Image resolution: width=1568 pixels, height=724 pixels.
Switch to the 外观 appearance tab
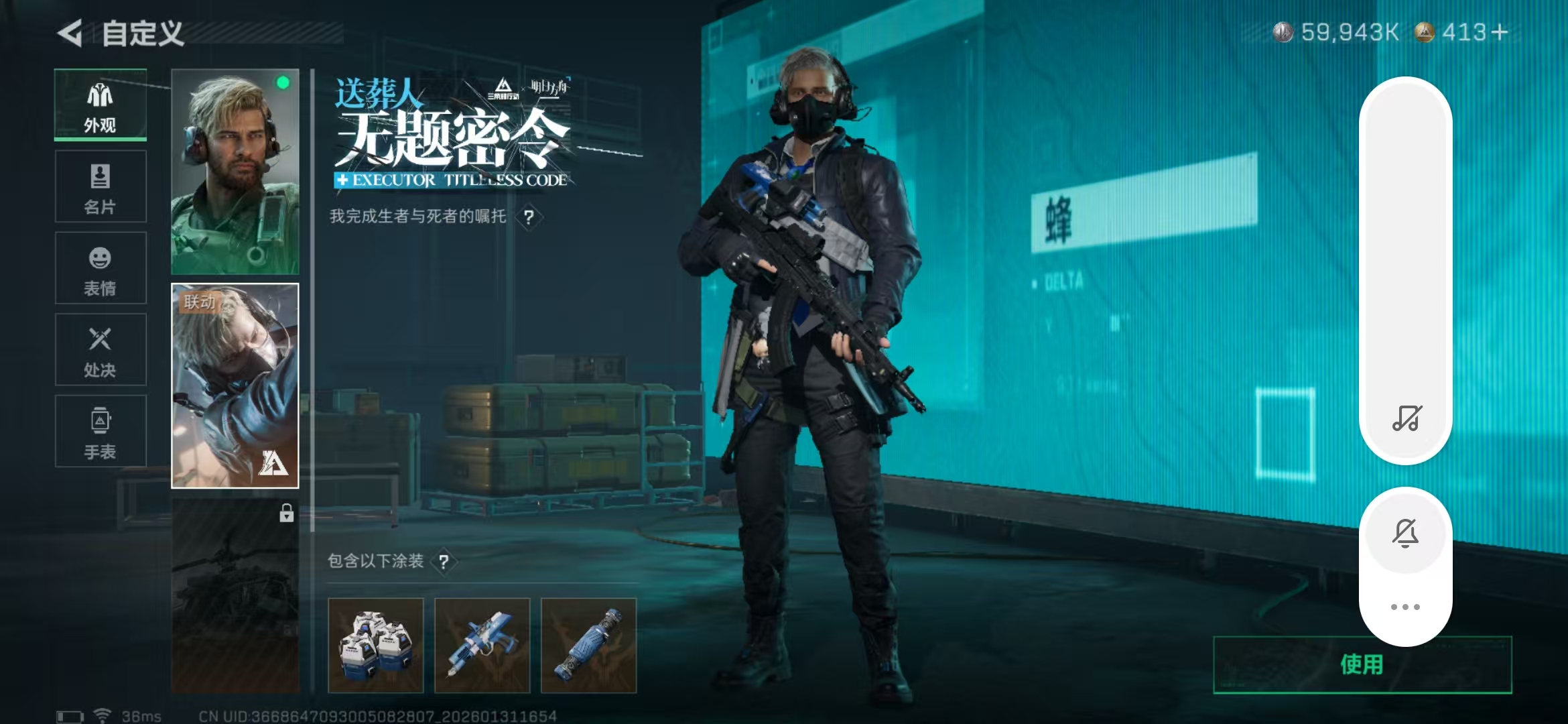100,104
